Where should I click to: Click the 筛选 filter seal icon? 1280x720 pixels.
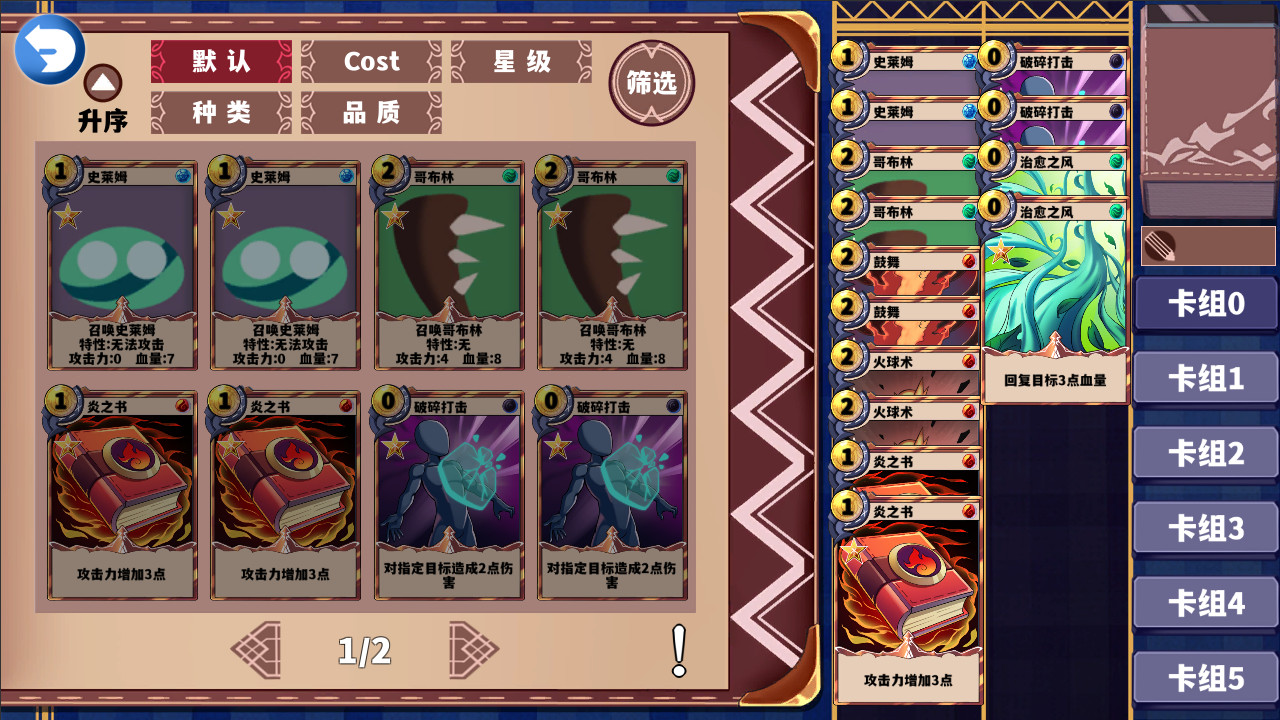pyautogui.click(x=651, y=84)
